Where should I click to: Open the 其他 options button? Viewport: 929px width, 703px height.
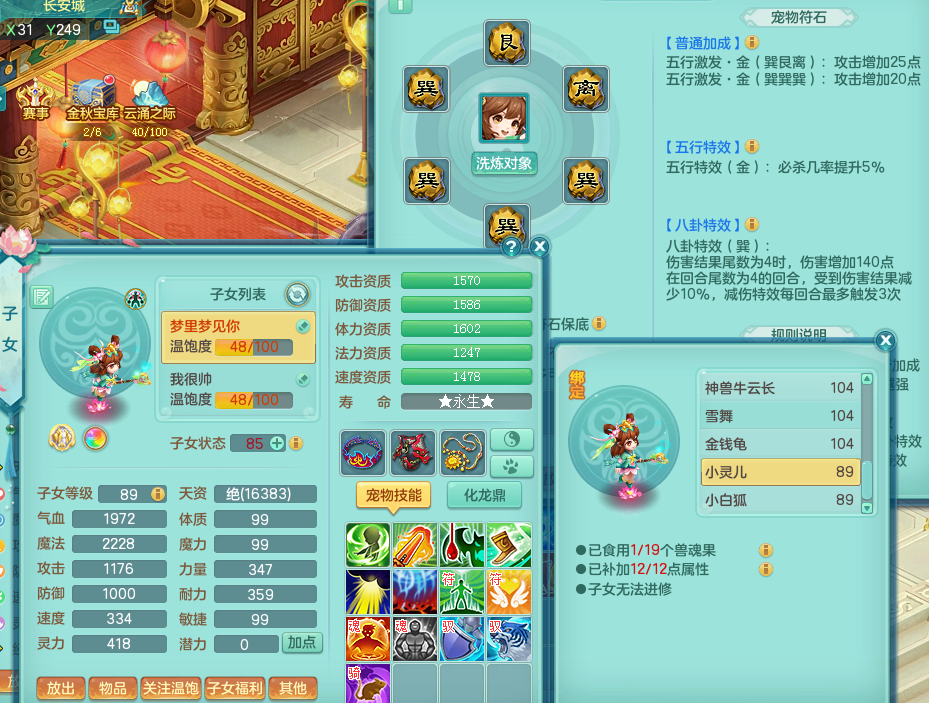[292, 688]
